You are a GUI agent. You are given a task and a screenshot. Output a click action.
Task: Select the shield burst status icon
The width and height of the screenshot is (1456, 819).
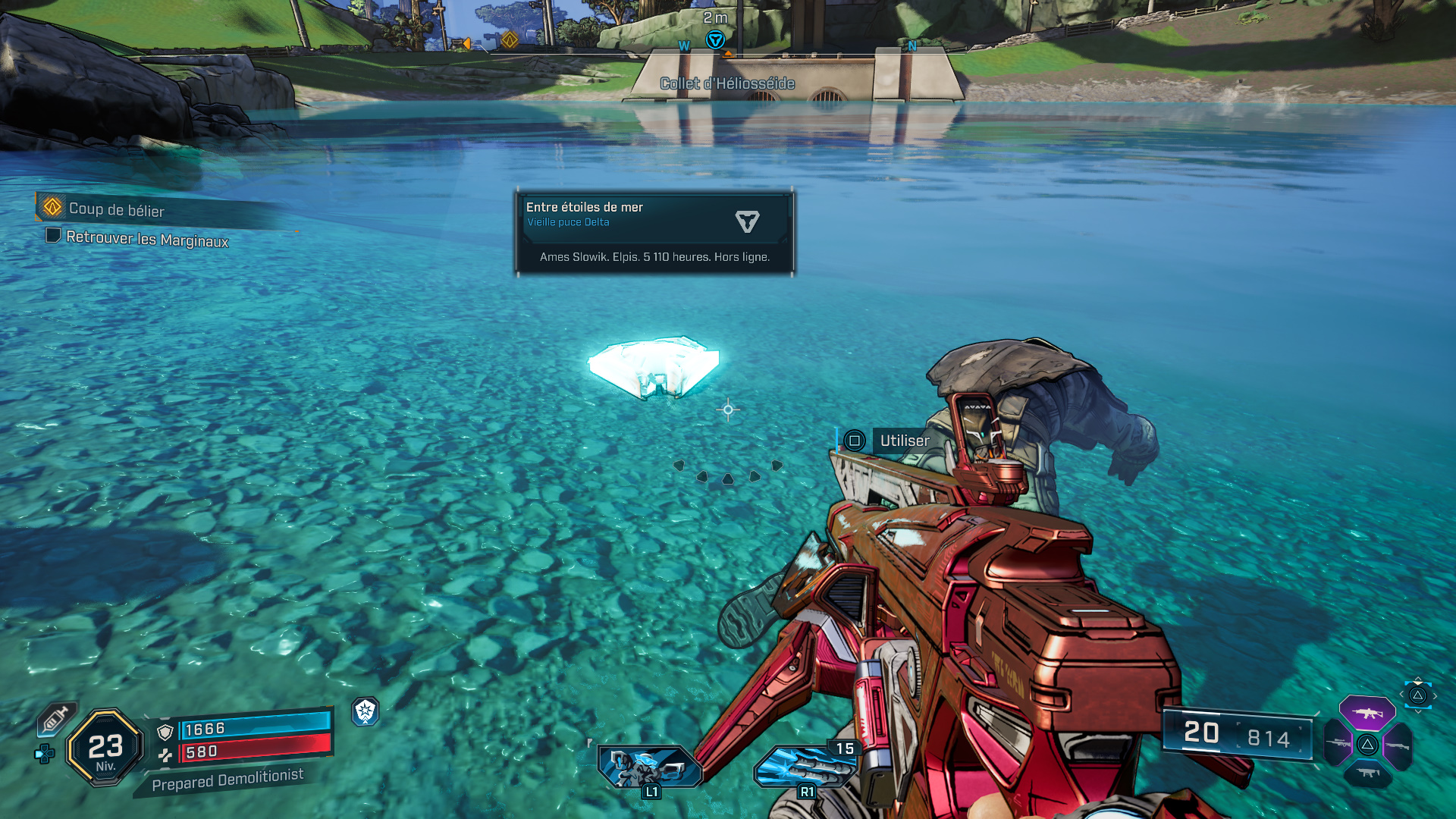tap(366, 711)
